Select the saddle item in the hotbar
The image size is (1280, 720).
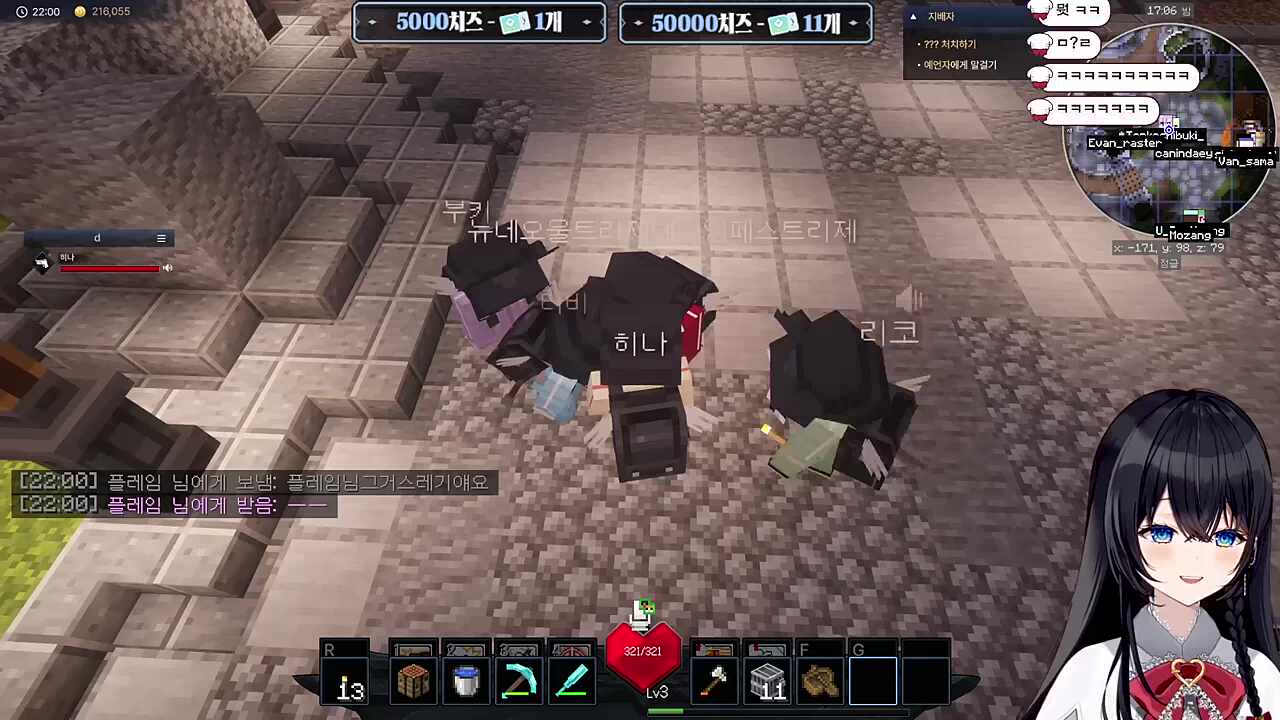pyautogui.click(x=820, y=679)
